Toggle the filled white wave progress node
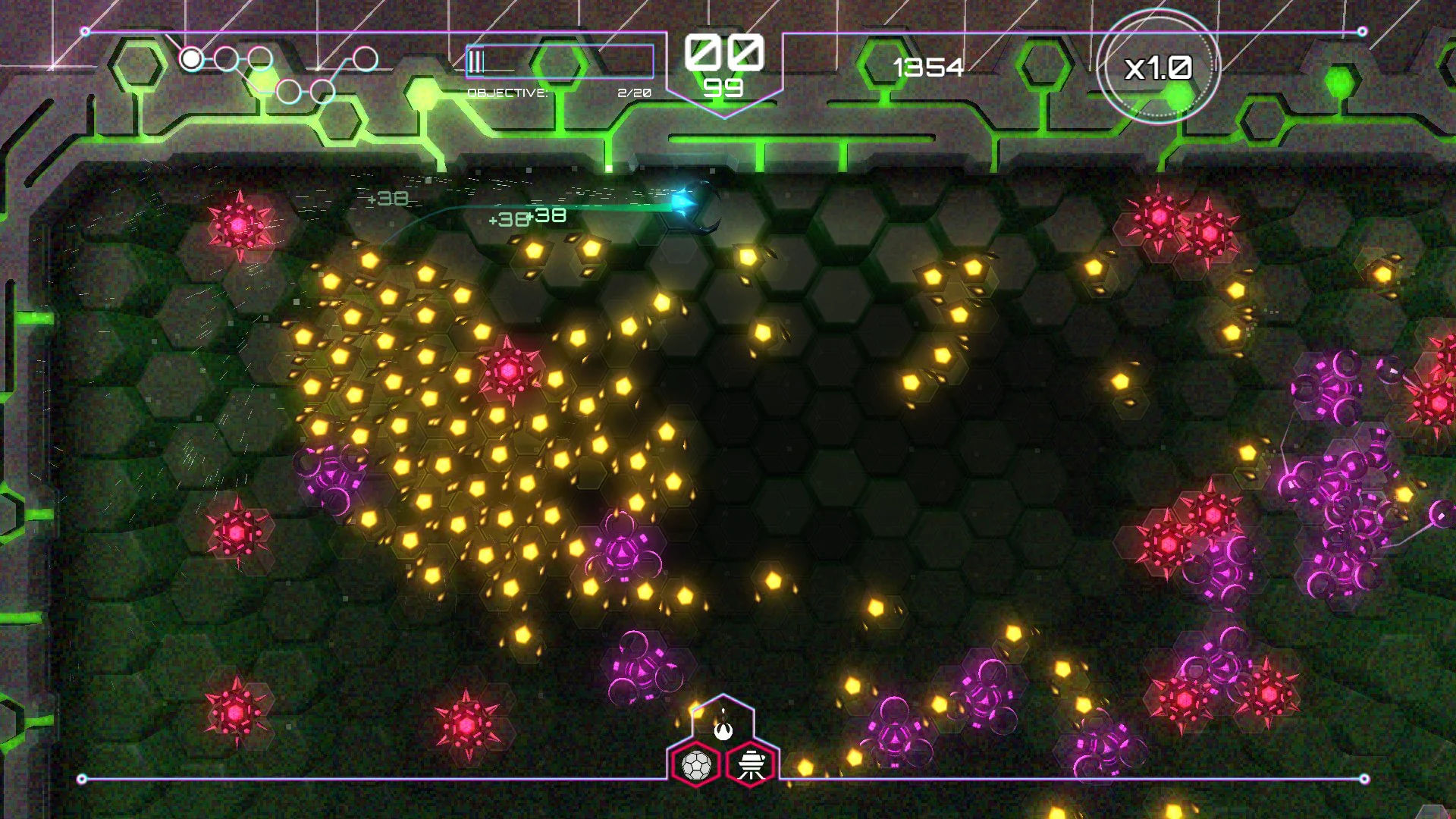 click(x=191, y=58)
